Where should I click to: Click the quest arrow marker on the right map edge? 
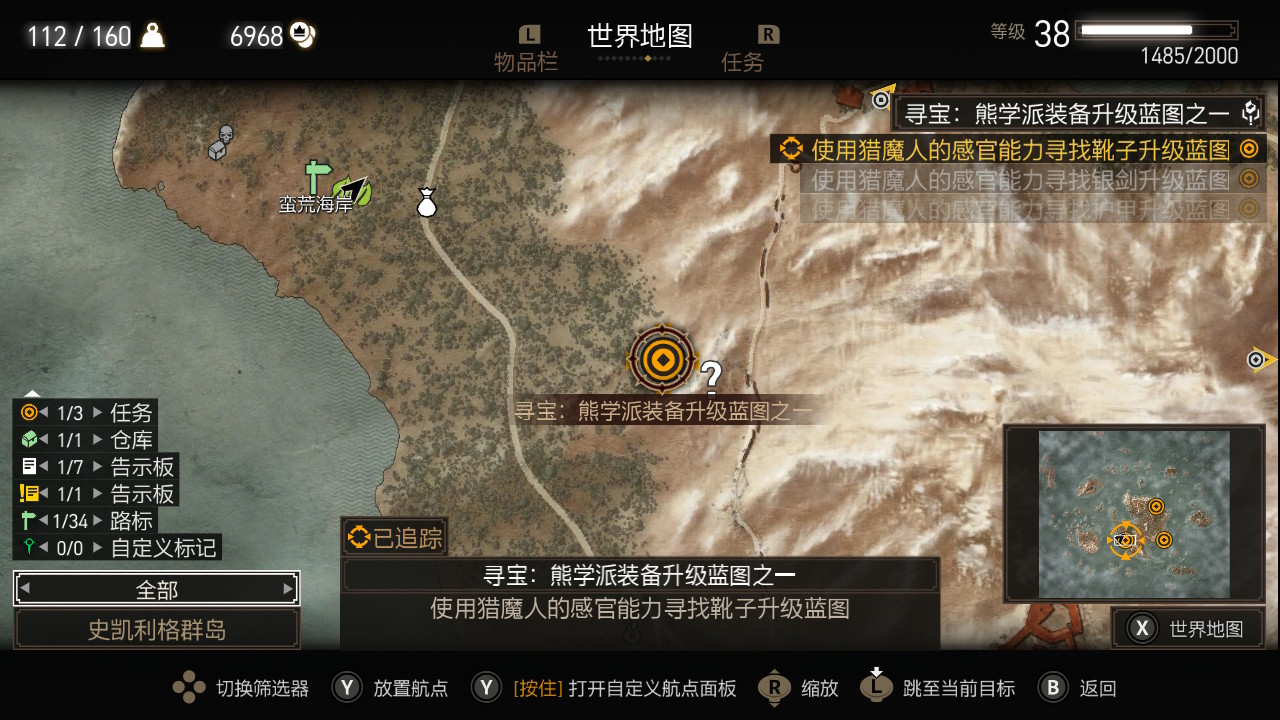pos(1258,358)
